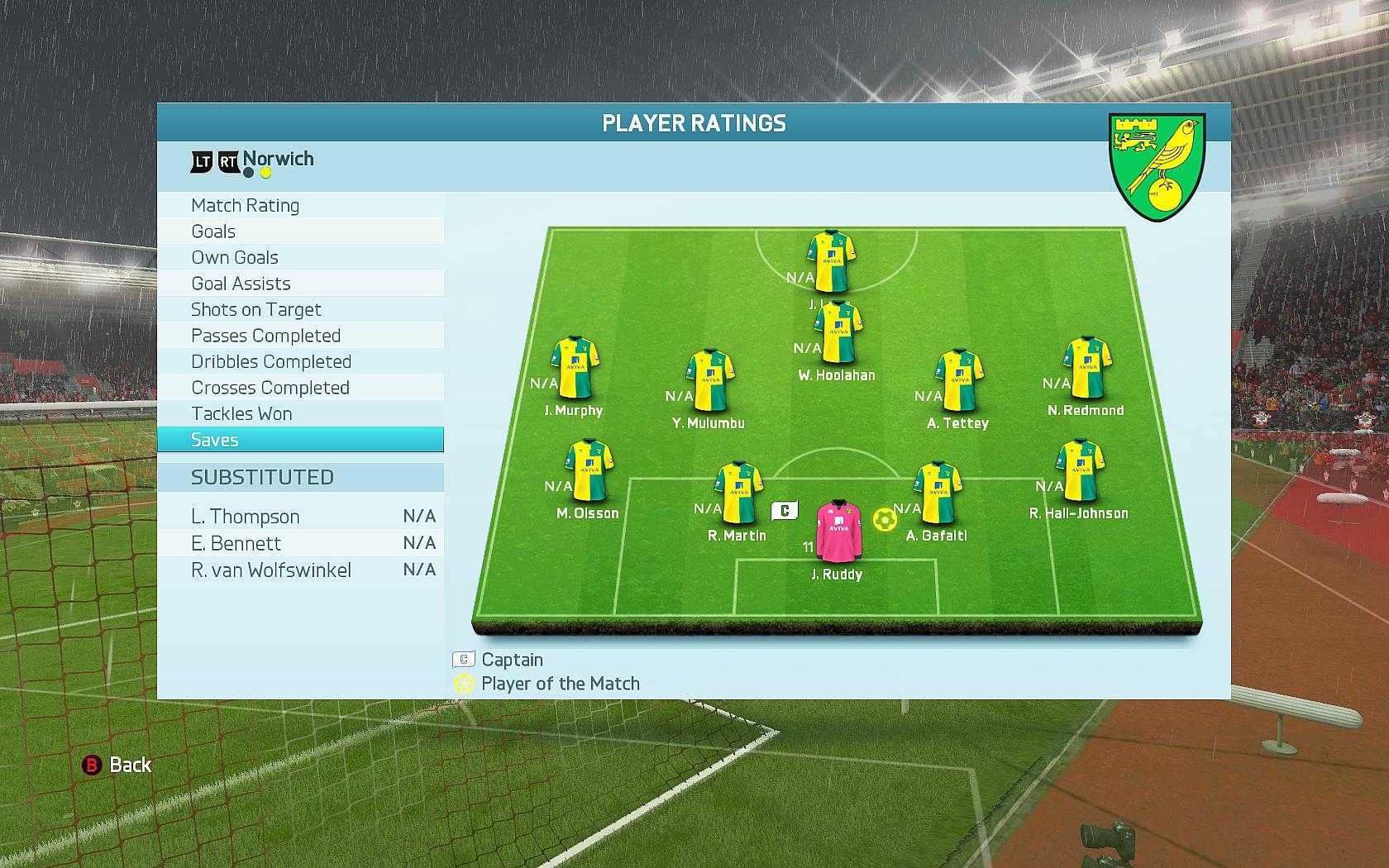Select substitute R. van Wolfswinkel row
This screenshot has width=1389, height=868.
300,570
